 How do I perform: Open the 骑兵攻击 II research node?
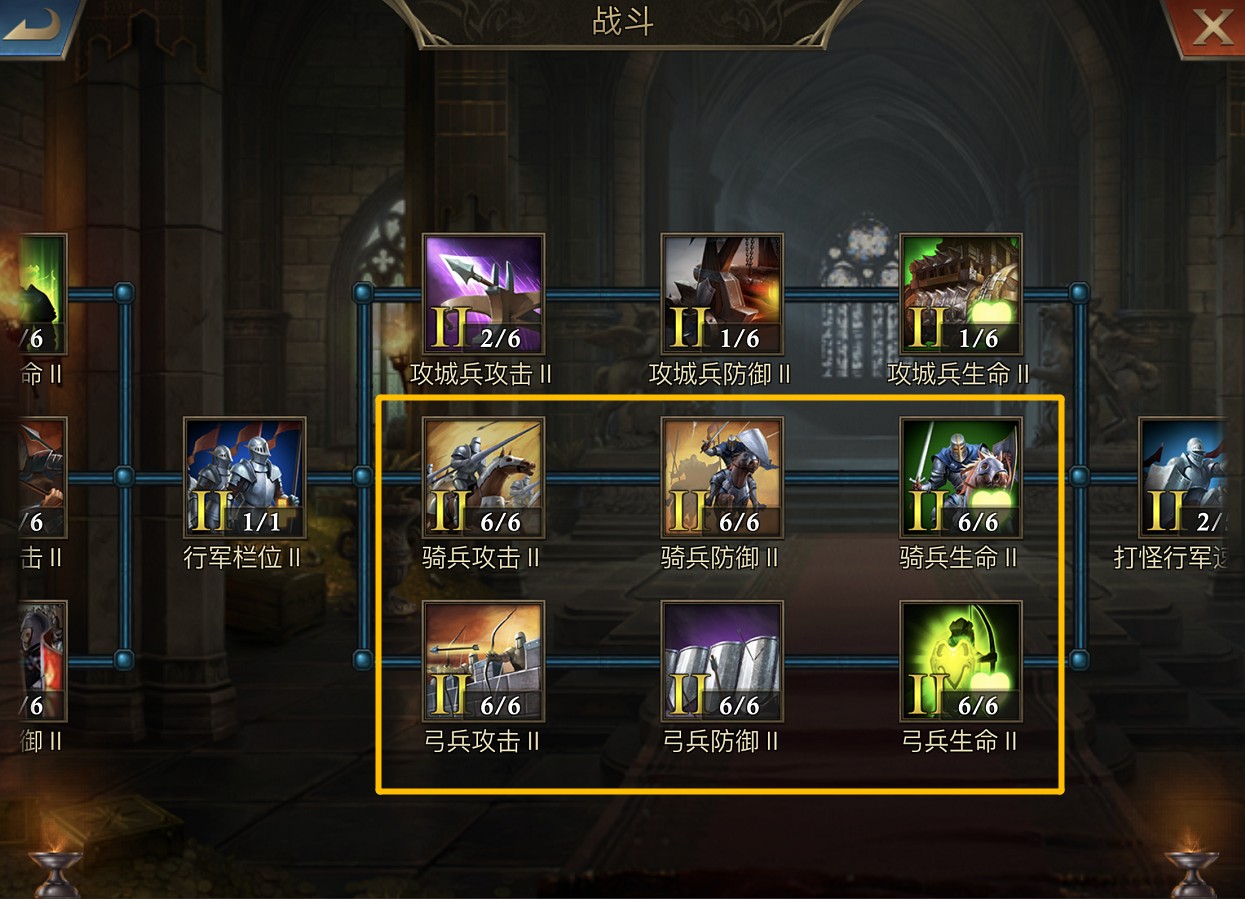point(483,477)
